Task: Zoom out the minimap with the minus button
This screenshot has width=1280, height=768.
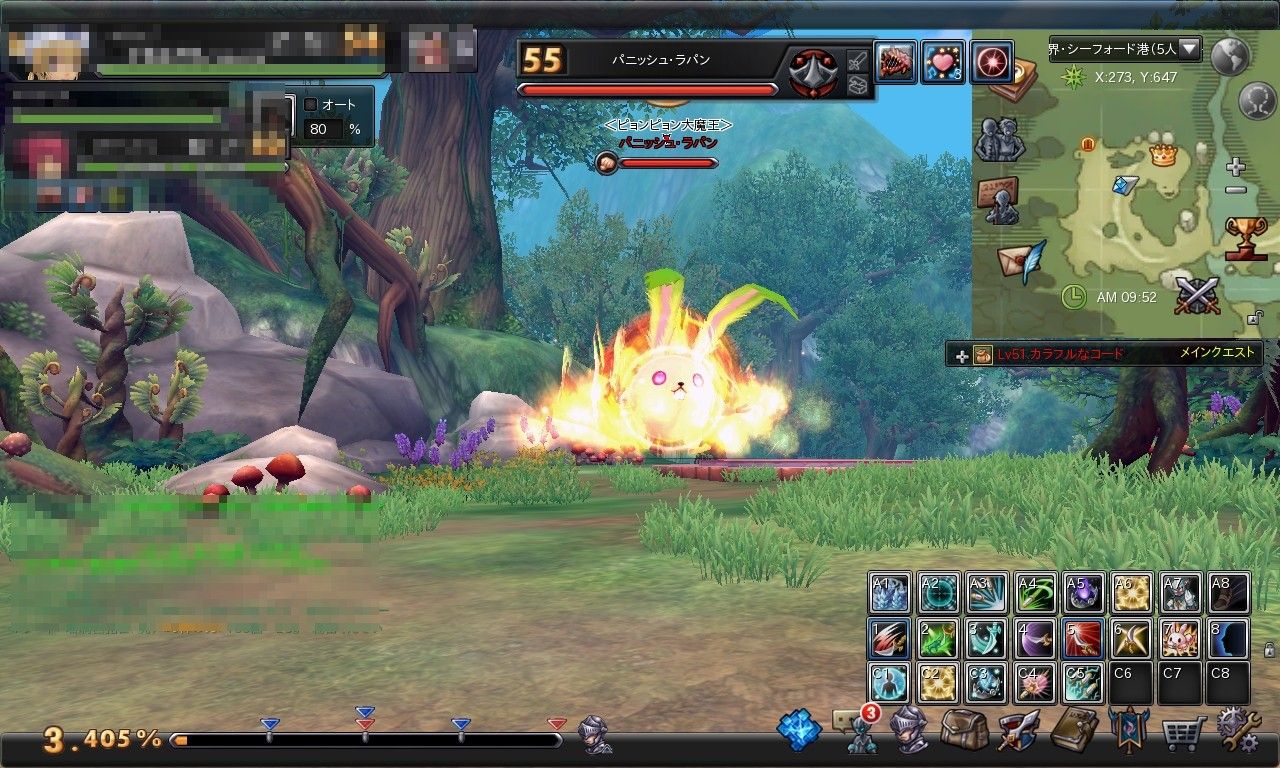Action: coord(1236,190)
